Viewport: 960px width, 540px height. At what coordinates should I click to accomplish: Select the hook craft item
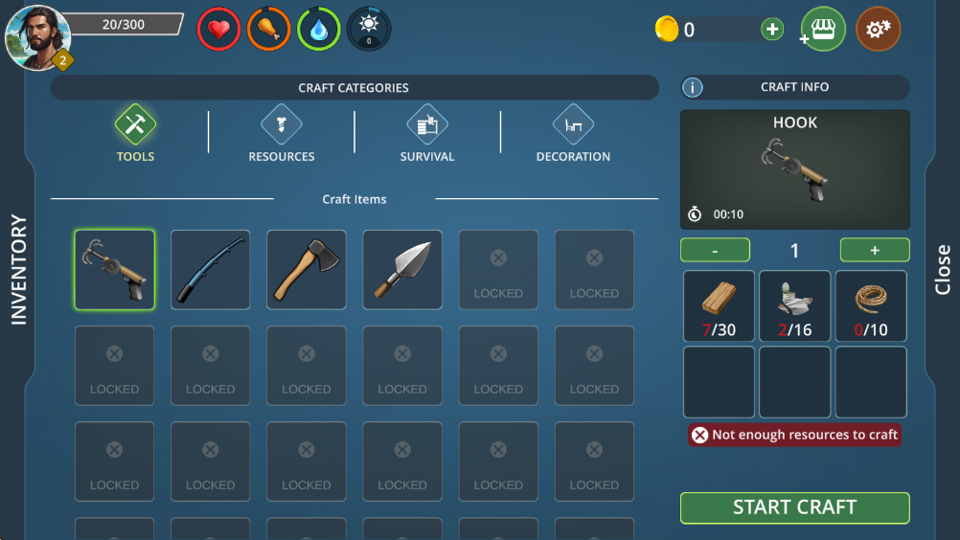point(114,269)
